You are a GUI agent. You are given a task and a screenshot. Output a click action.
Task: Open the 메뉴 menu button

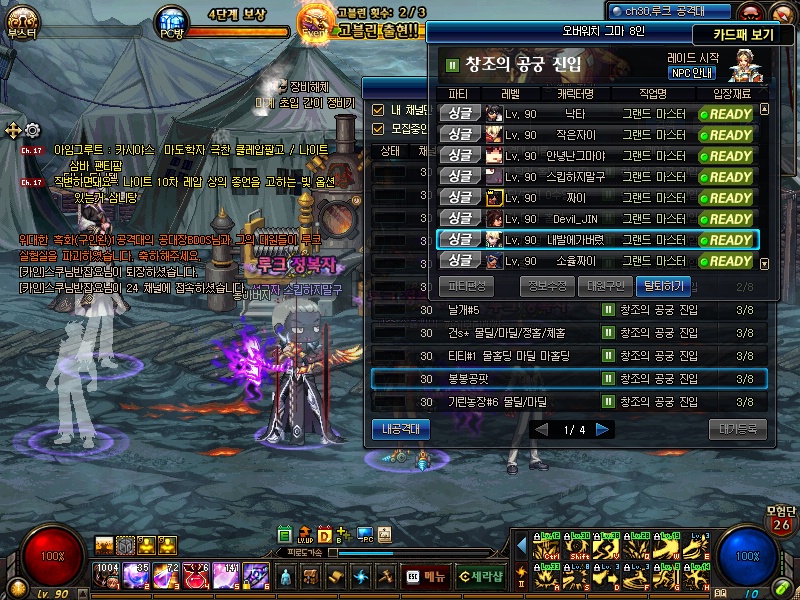point(427,576)
